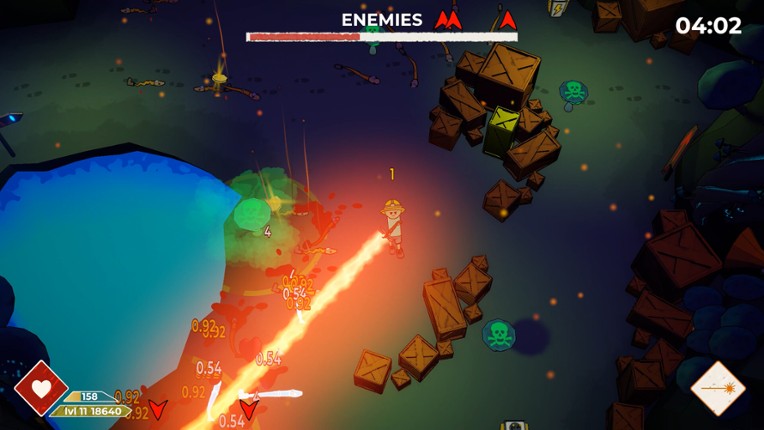764x430 pixels.
Task: Activate the laser beam weapon icon
Action: click(x=717, y=388)
